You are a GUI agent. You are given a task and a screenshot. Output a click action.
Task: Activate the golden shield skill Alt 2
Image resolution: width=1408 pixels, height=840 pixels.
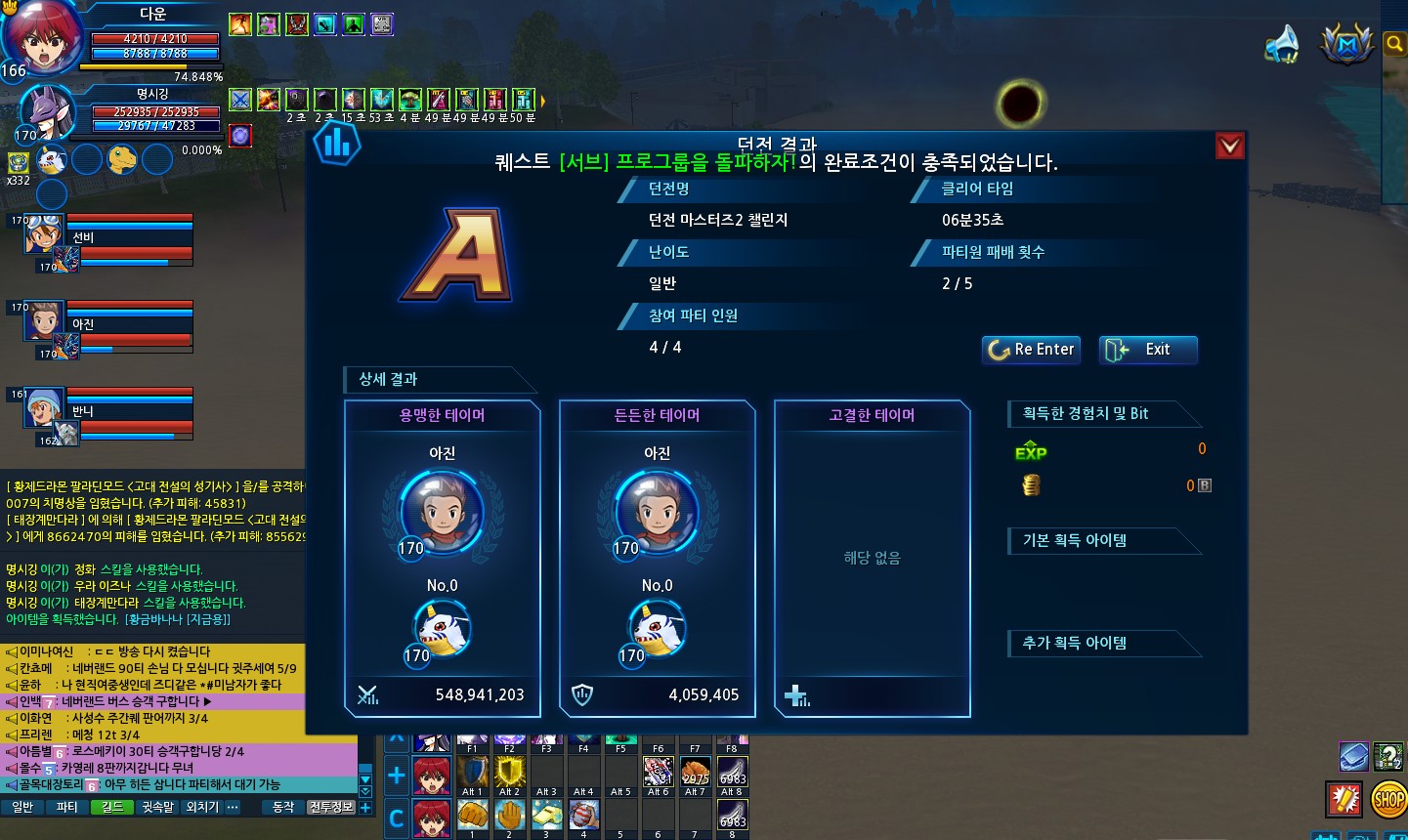pyautogui.click(x=509, y=773)
